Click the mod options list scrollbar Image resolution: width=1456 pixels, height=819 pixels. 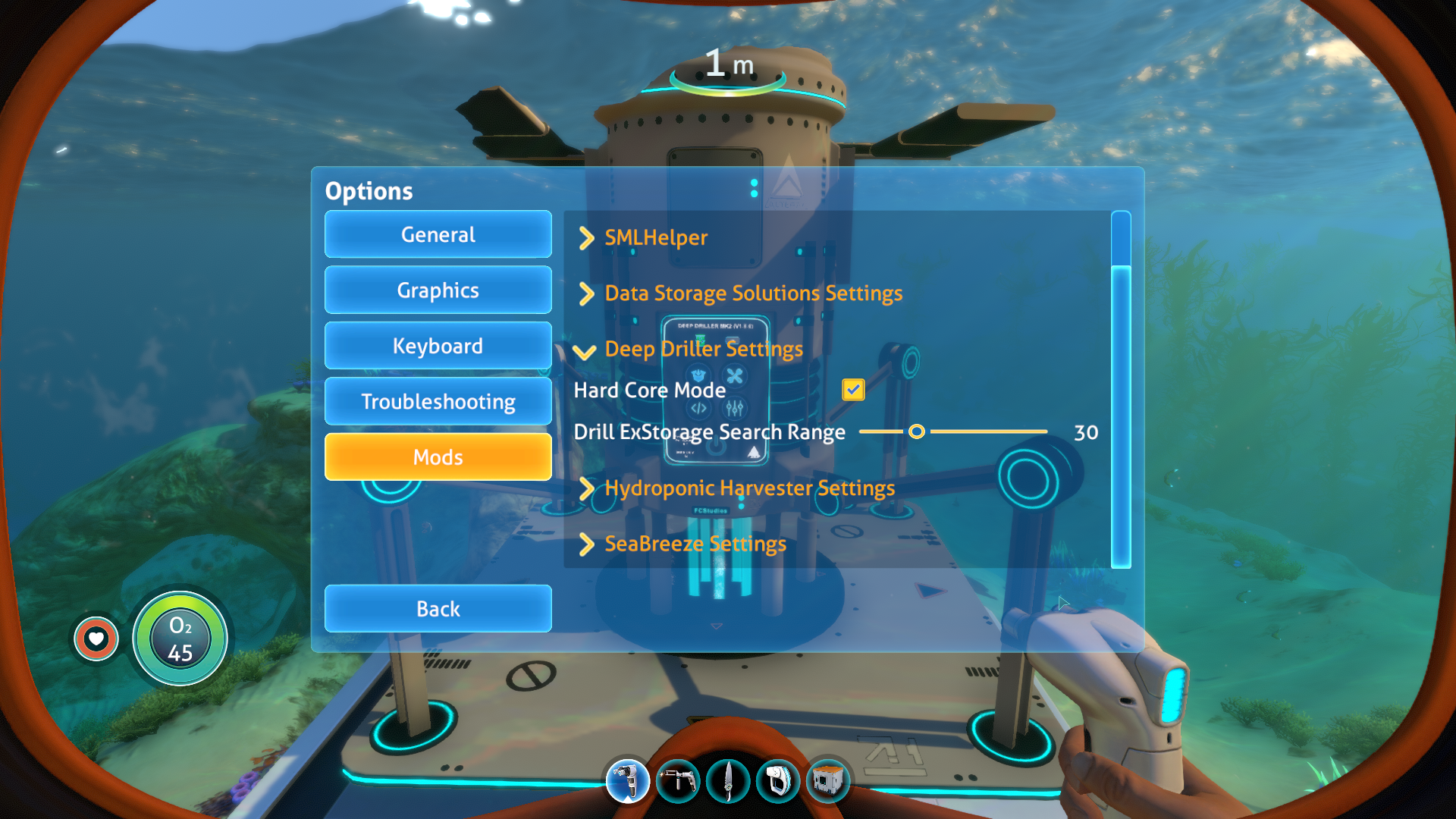1120,390
